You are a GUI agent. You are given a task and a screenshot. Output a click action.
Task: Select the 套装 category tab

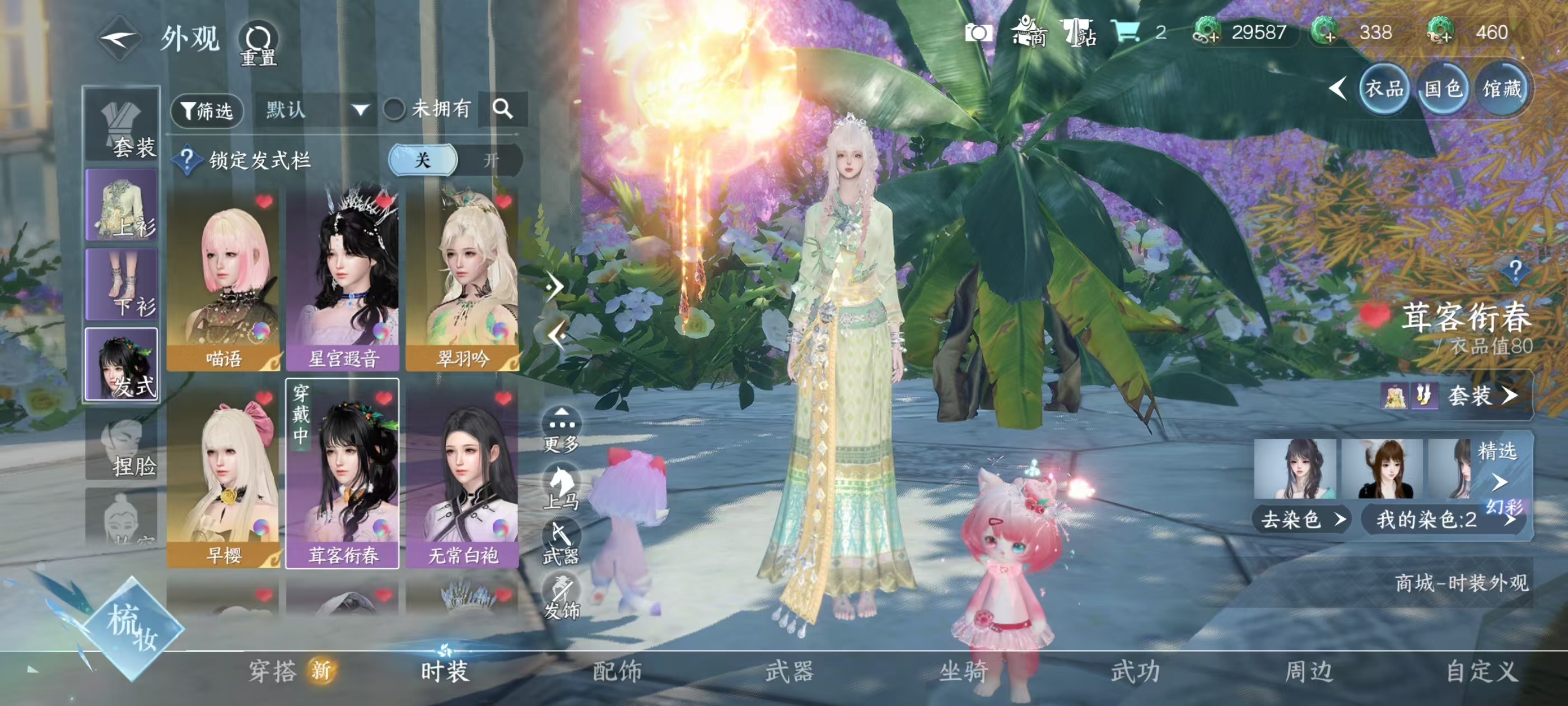[x=122, y=124]
